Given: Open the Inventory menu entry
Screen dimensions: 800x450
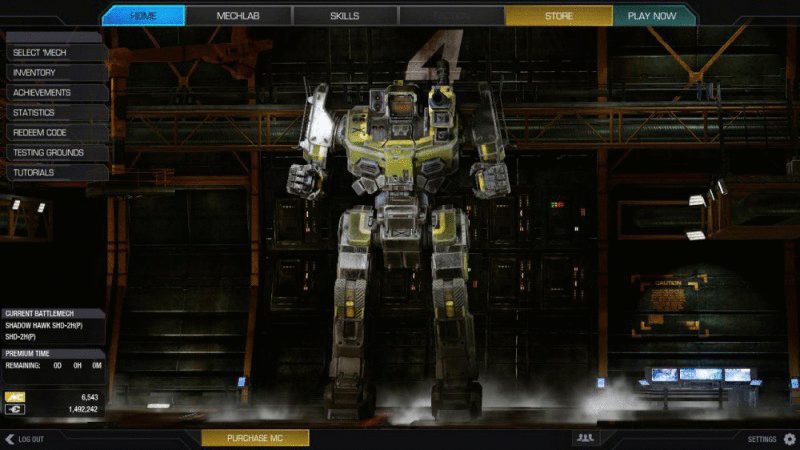Looking at the screenshot, I should click(x=54, y=72).
